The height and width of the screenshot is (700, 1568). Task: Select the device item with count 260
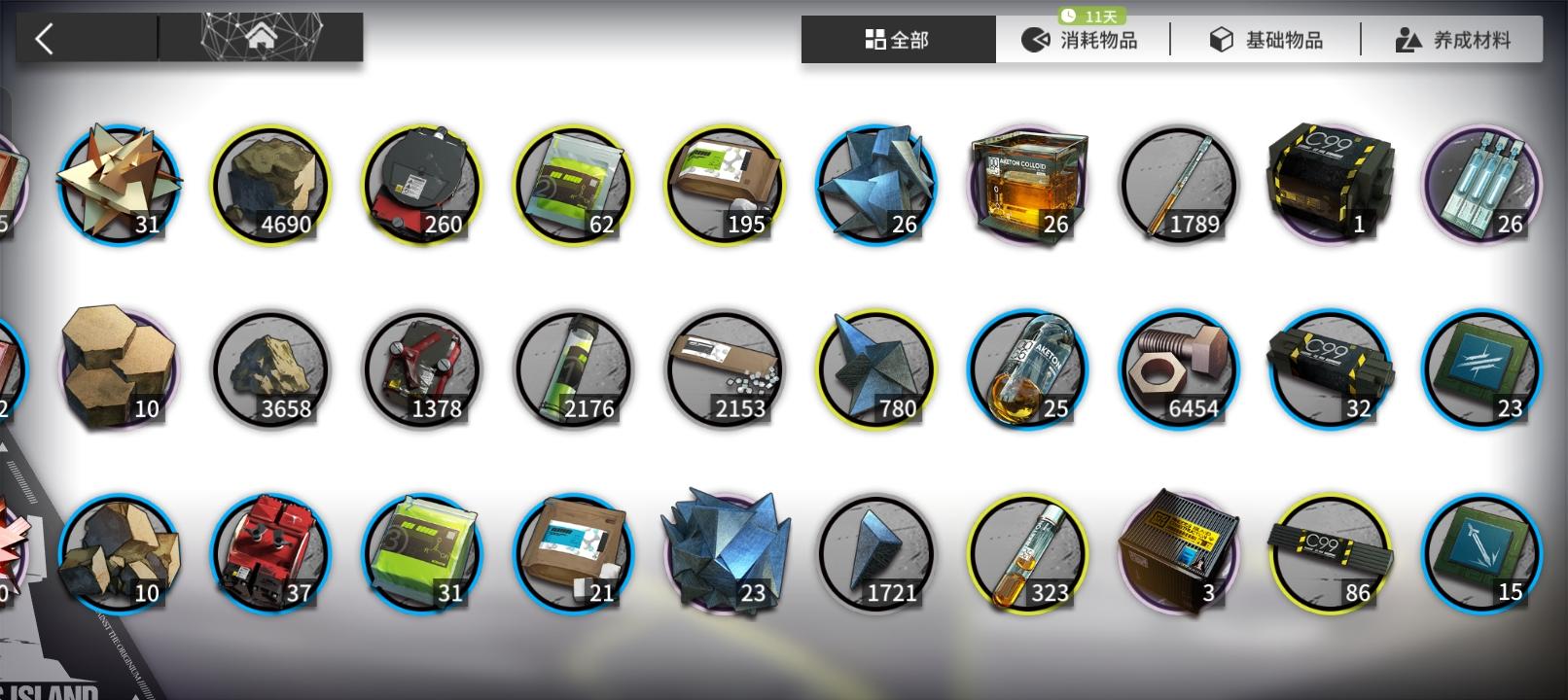[421, 183]
